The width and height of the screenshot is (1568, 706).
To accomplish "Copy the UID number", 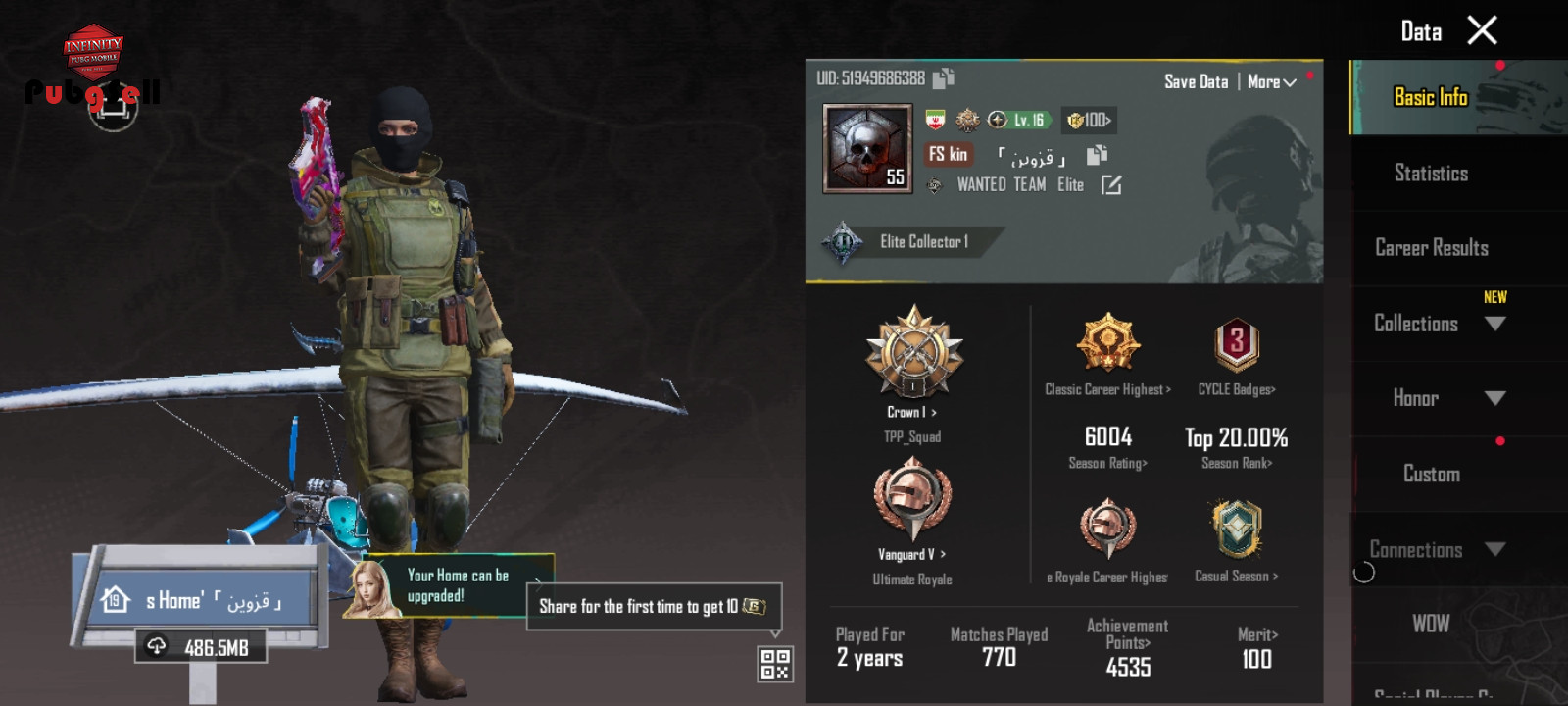I will [943, 78].
